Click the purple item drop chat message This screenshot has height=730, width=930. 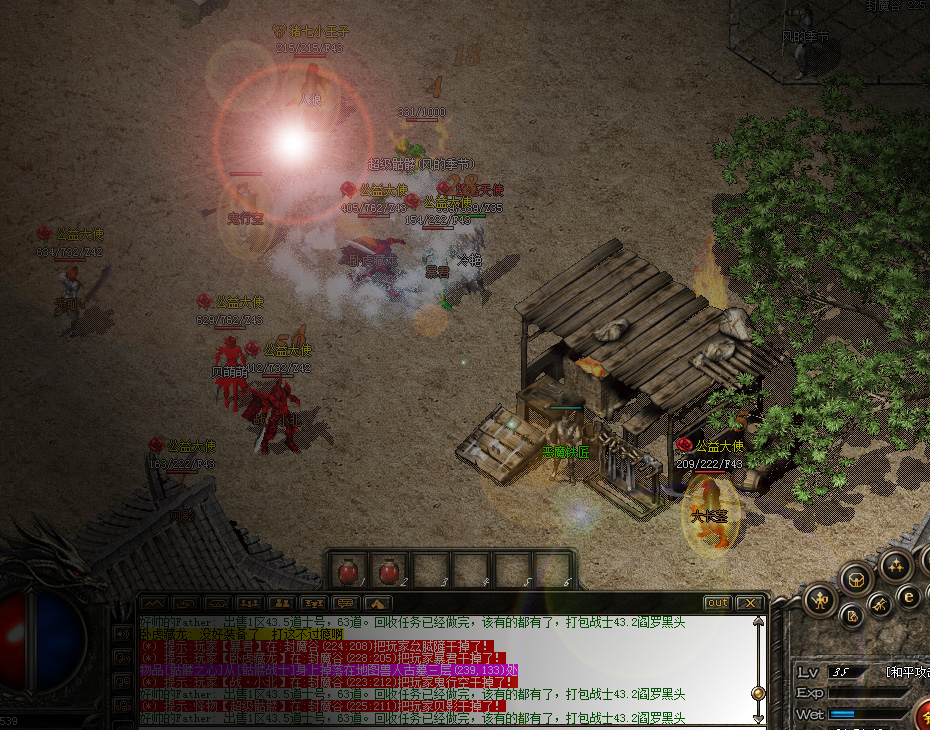pos(328,670)
